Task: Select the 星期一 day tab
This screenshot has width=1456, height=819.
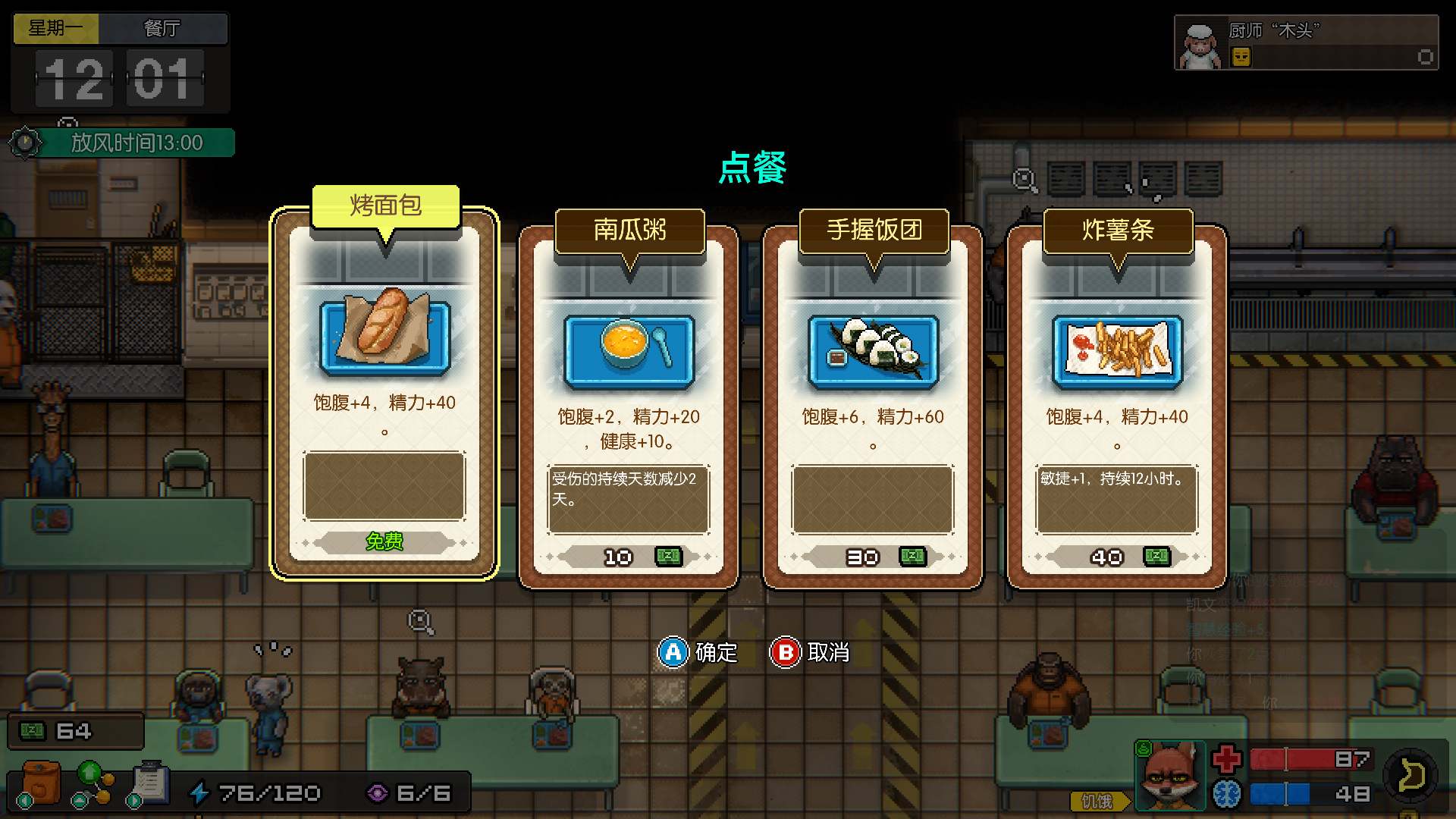Action: click(x=55, y=29)
